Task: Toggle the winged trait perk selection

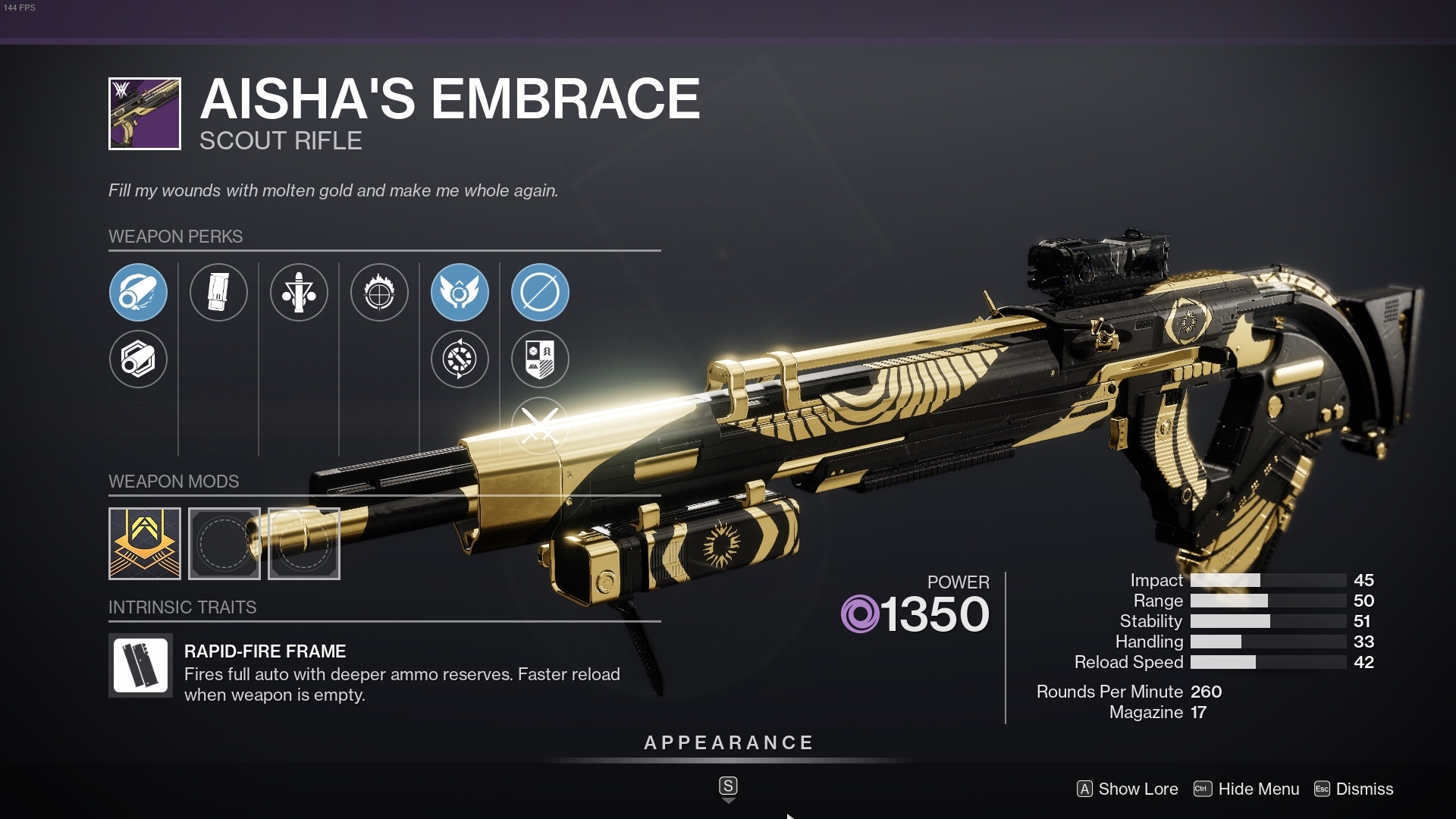Action: [x=460, y=292]
